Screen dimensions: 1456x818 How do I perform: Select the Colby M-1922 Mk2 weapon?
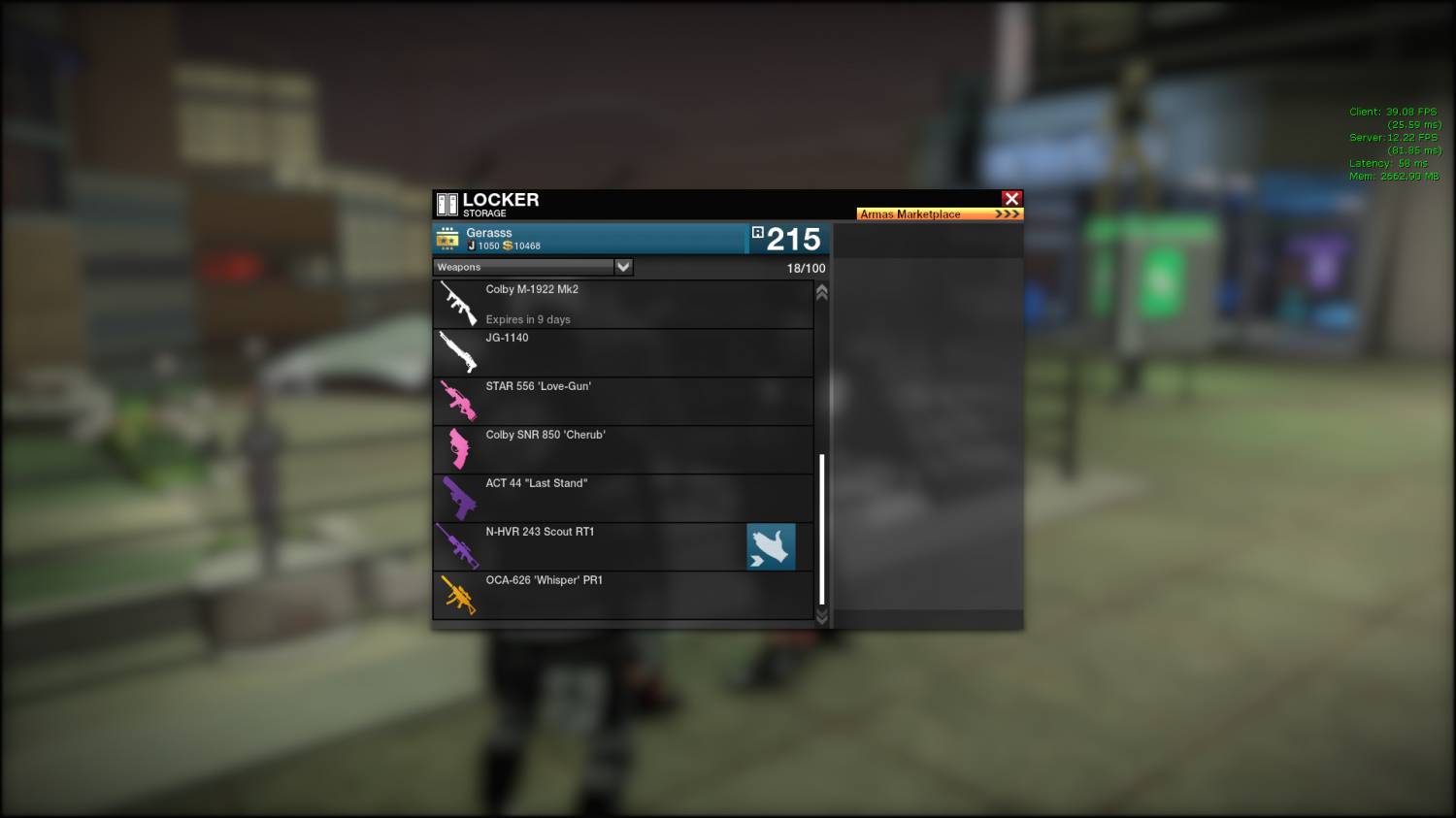621,304
